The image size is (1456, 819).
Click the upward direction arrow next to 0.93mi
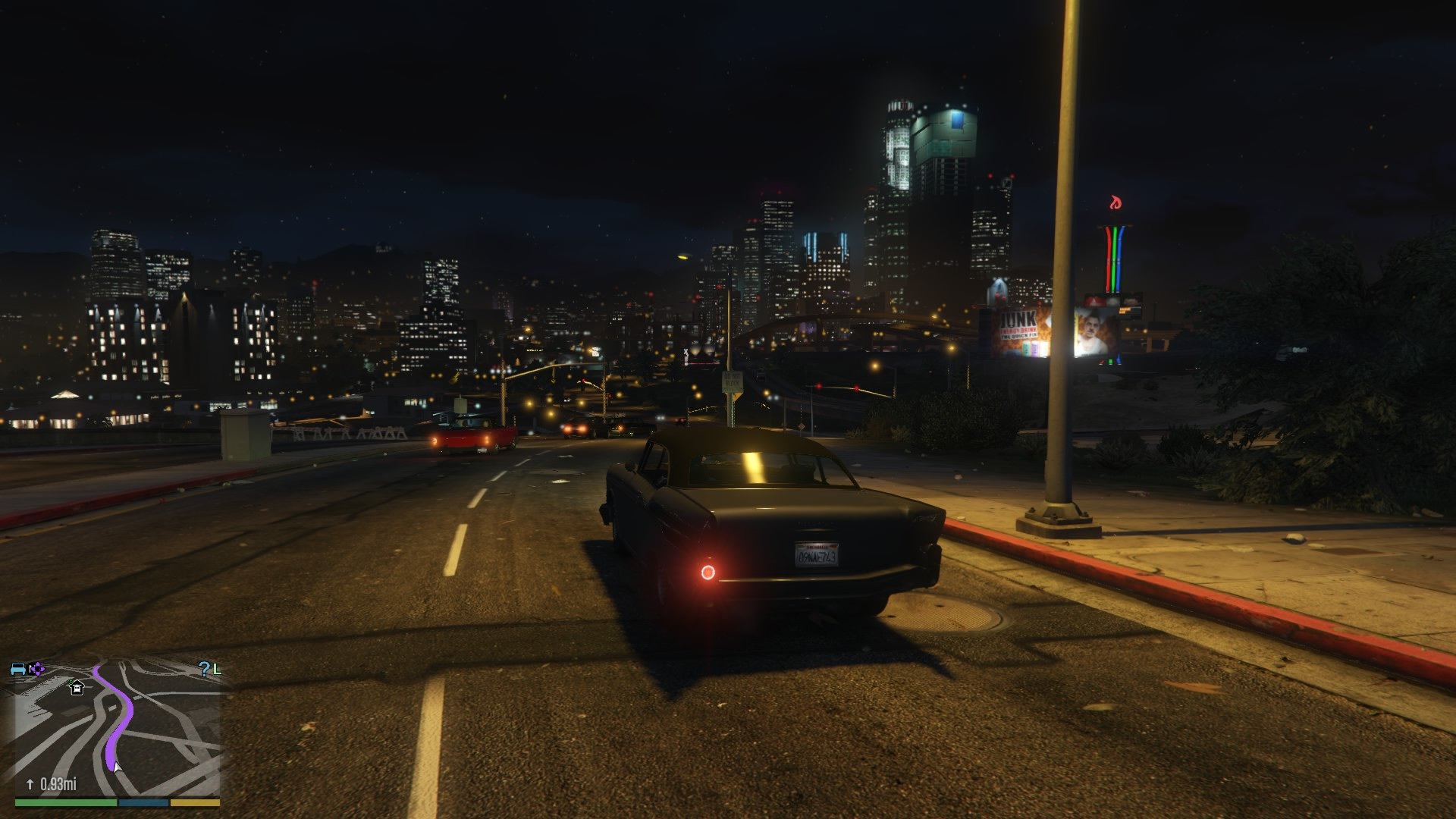pos(30,784)
